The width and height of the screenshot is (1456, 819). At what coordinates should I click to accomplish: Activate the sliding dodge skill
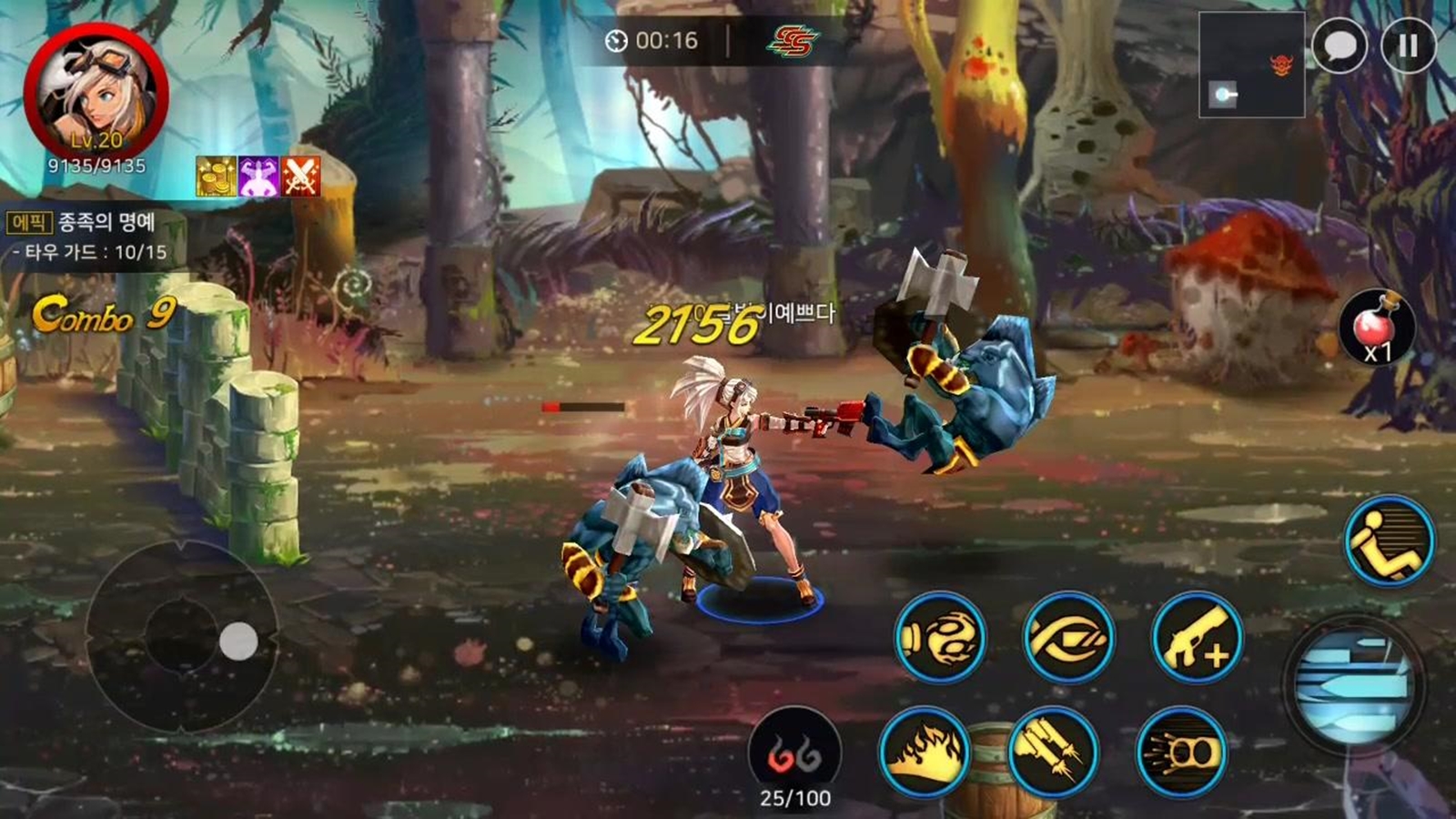[1390, 541]
